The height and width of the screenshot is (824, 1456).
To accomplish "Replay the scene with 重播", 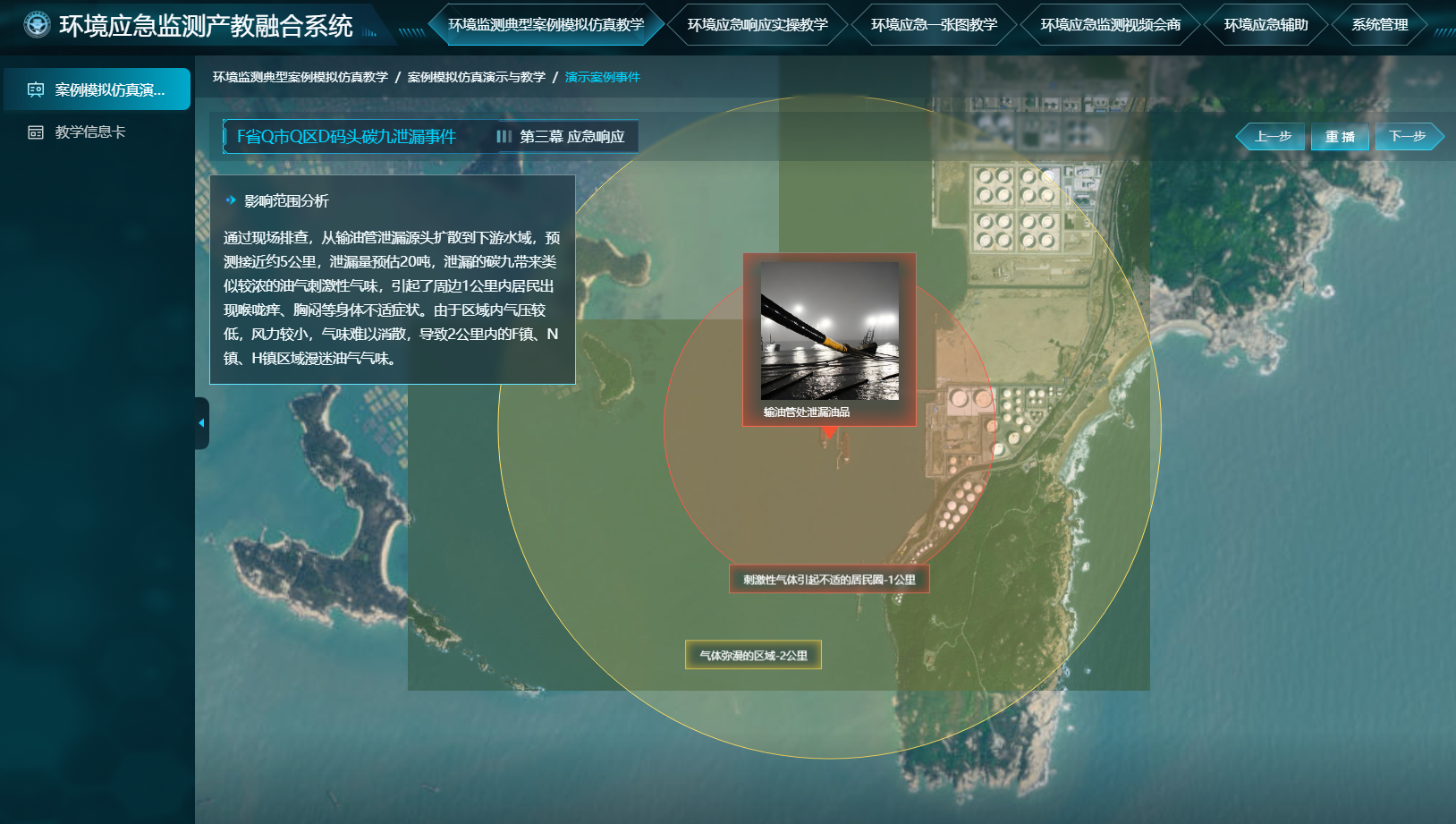I will [x=1340, y=137].
